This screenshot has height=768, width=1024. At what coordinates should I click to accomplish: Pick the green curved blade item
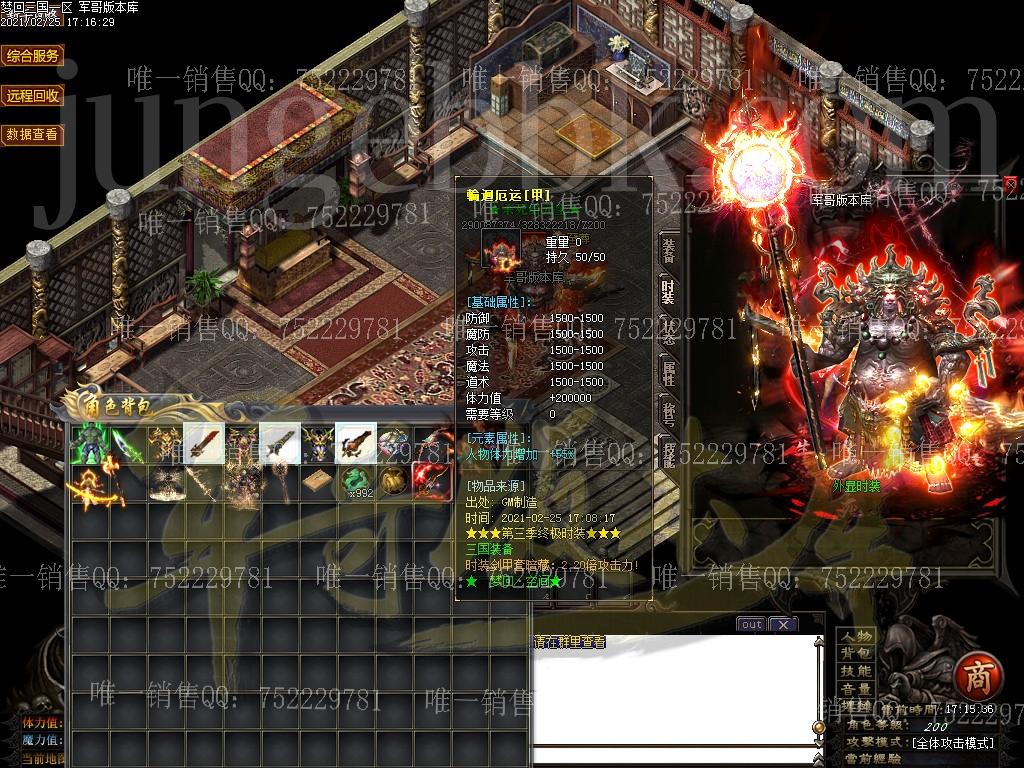pyautogui.click(x=127, y=444)
